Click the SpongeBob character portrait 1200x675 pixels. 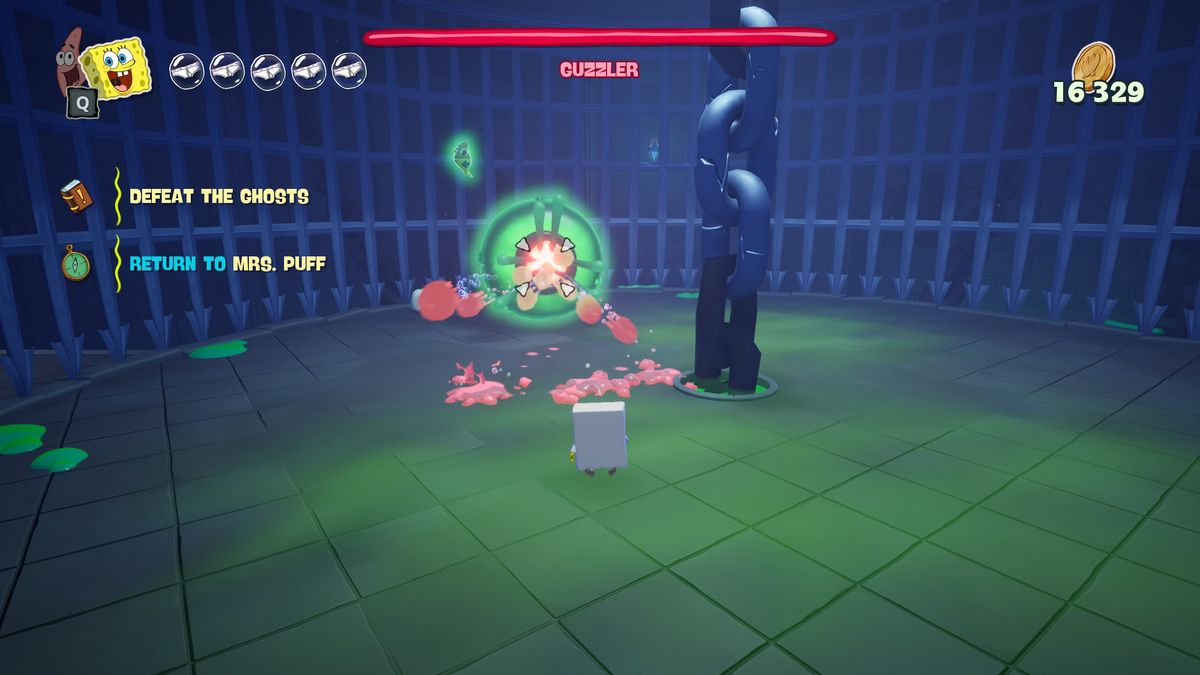[117, 69]
